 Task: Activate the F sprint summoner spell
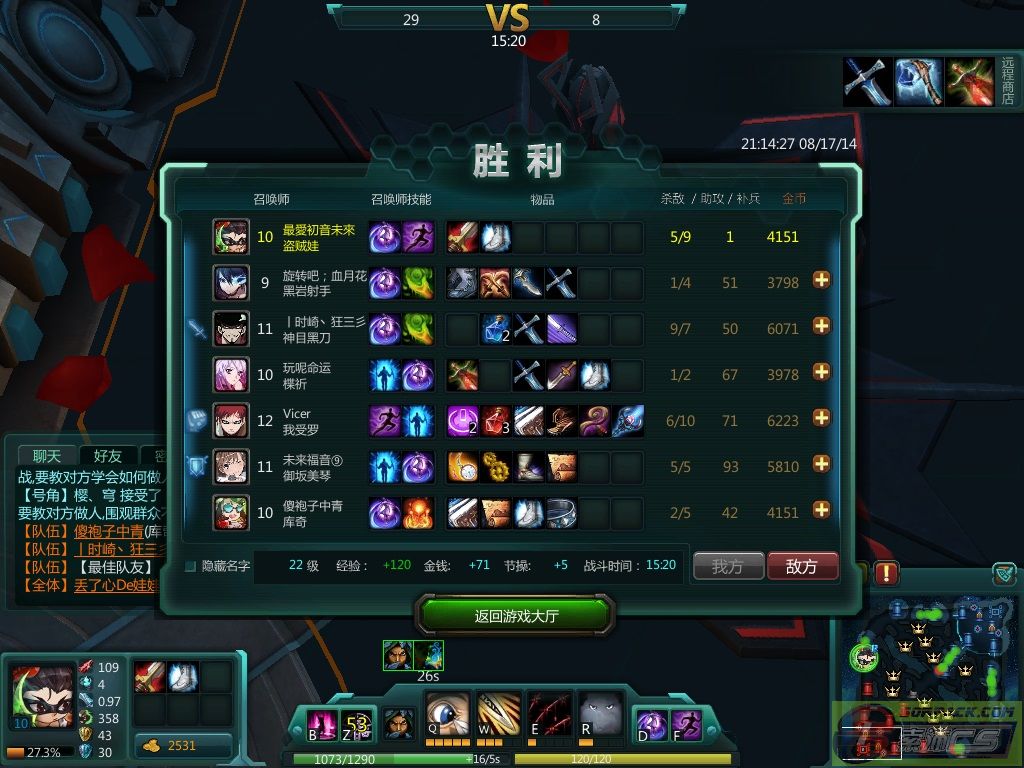687,724
